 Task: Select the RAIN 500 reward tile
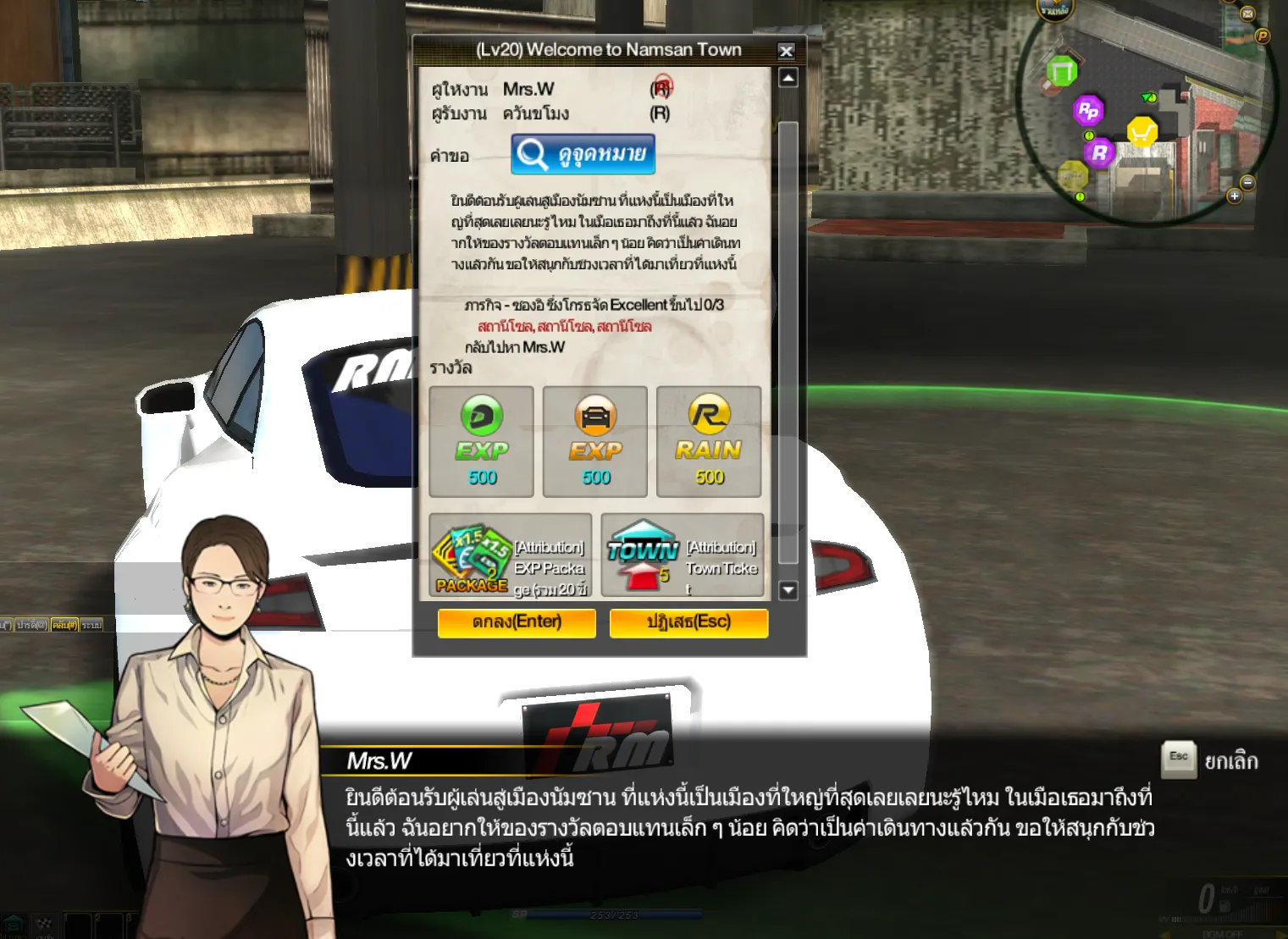tap(709, 441)
